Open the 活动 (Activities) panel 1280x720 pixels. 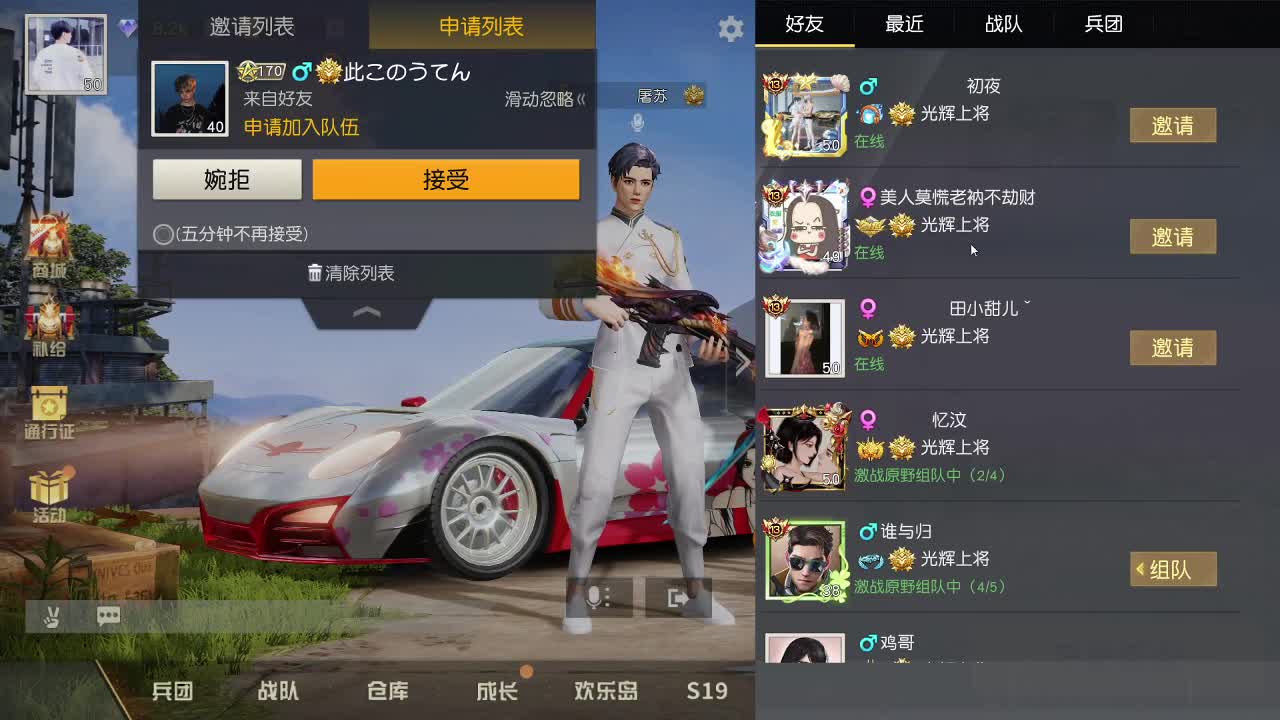pos(47,495)
